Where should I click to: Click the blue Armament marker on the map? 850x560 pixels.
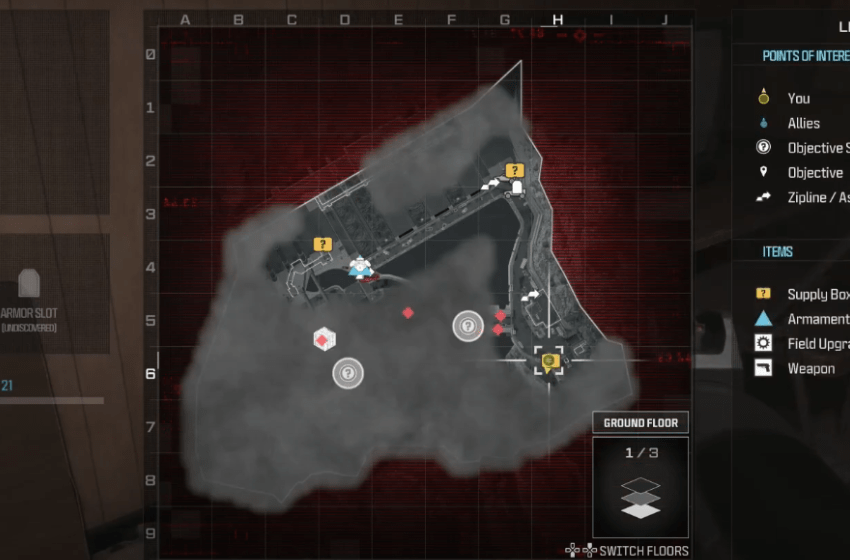coord(360,267)
